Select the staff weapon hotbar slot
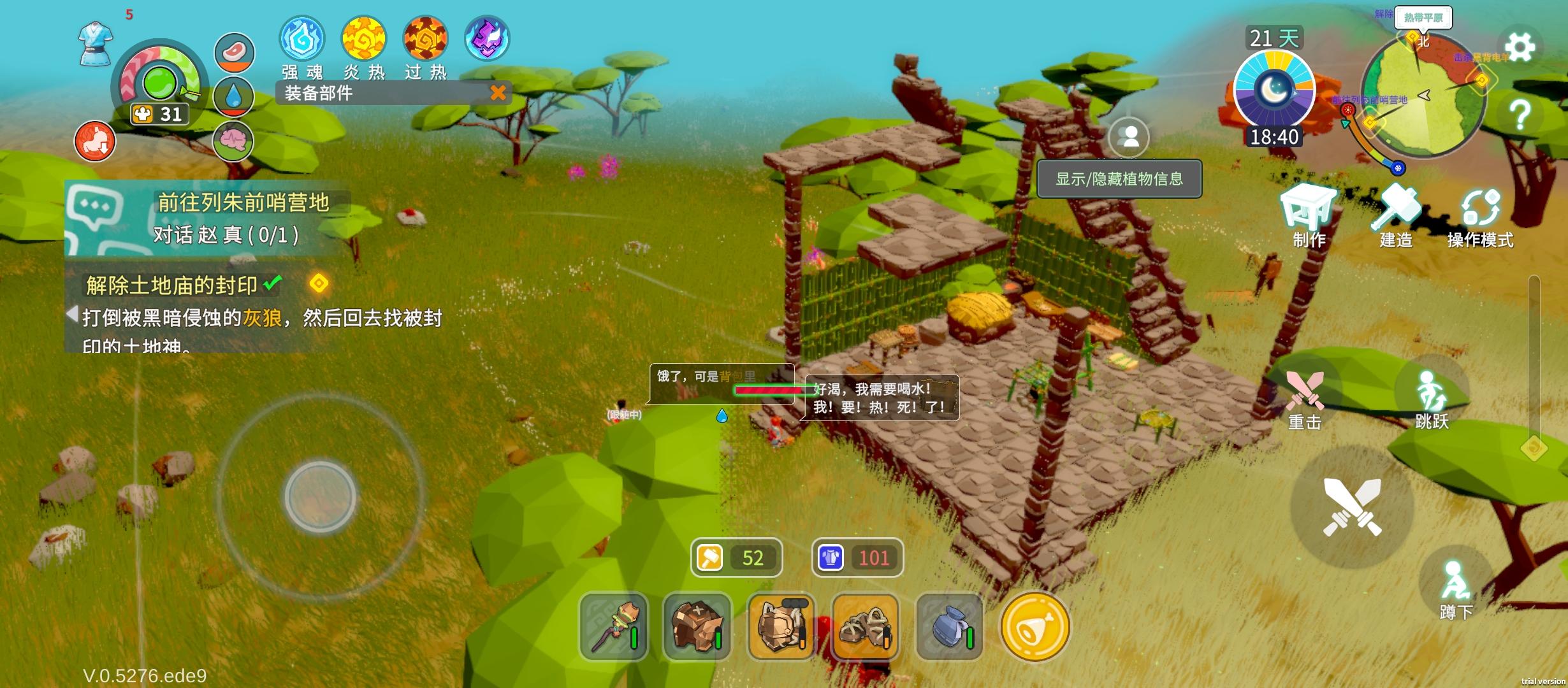Image resolution: width=1568 pixels, height=688 pixels. (613, 627)
